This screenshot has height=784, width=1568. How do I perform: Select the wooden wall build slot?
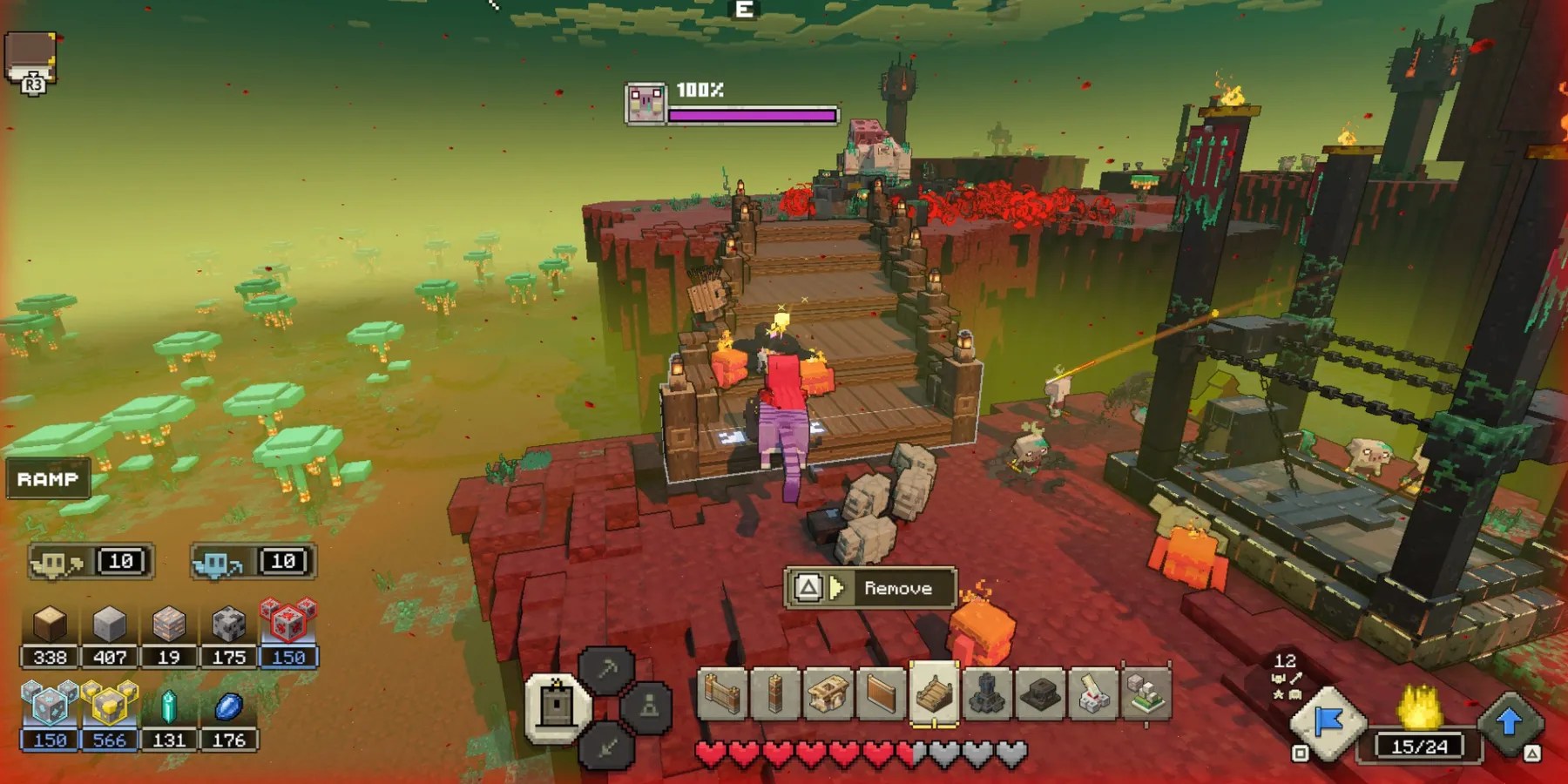721,696
